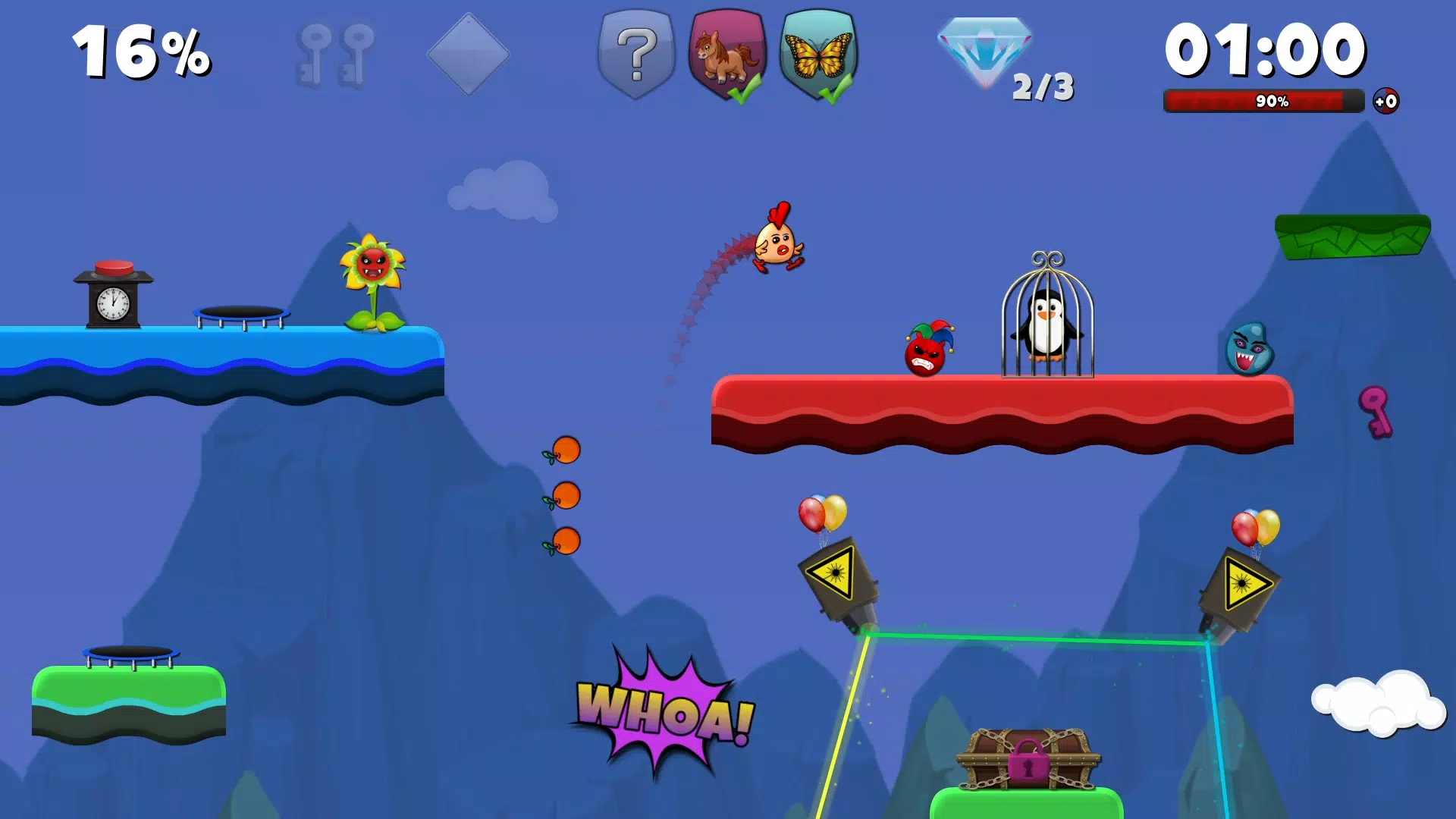Toggle the butterfly badge checkmark
This screenshot has width=1456, height=819.
[836, 91]
